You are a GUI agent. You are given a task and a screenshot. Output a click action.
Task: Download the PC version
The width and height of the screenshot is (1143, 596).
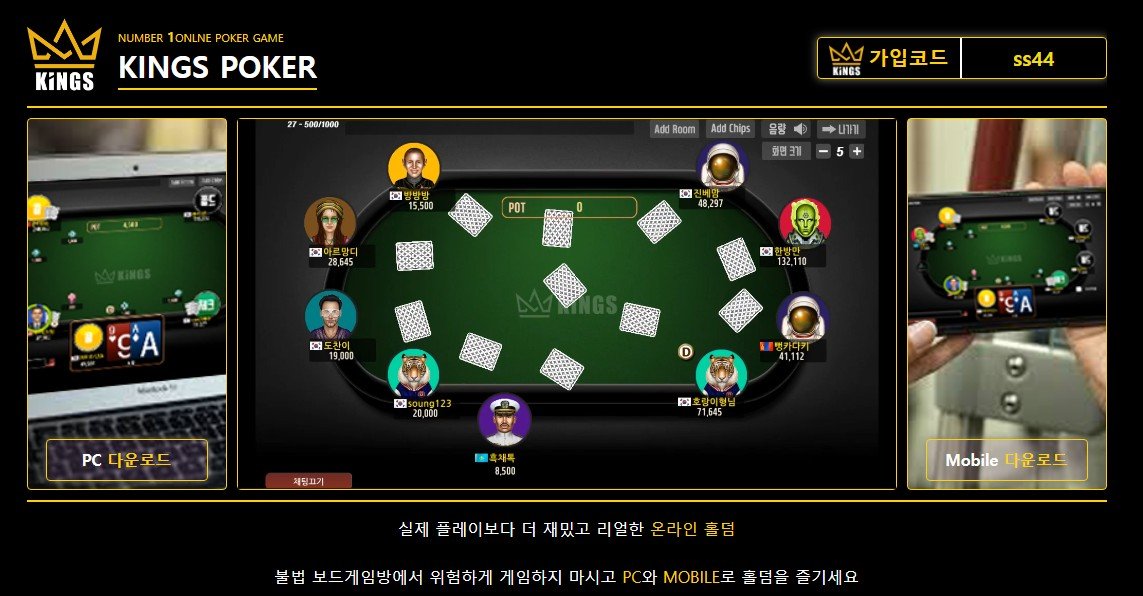pyautogui.click(x=127, y=460)
